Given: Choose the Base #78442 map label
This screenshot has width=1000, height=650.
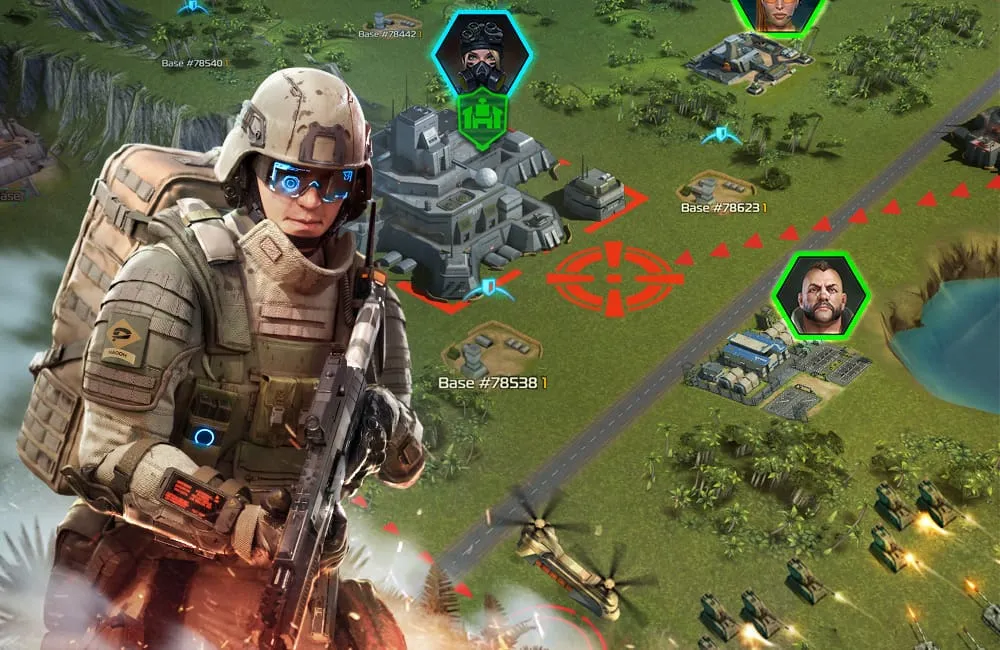Looking at the screenshot, I should [x=388, y=34].
